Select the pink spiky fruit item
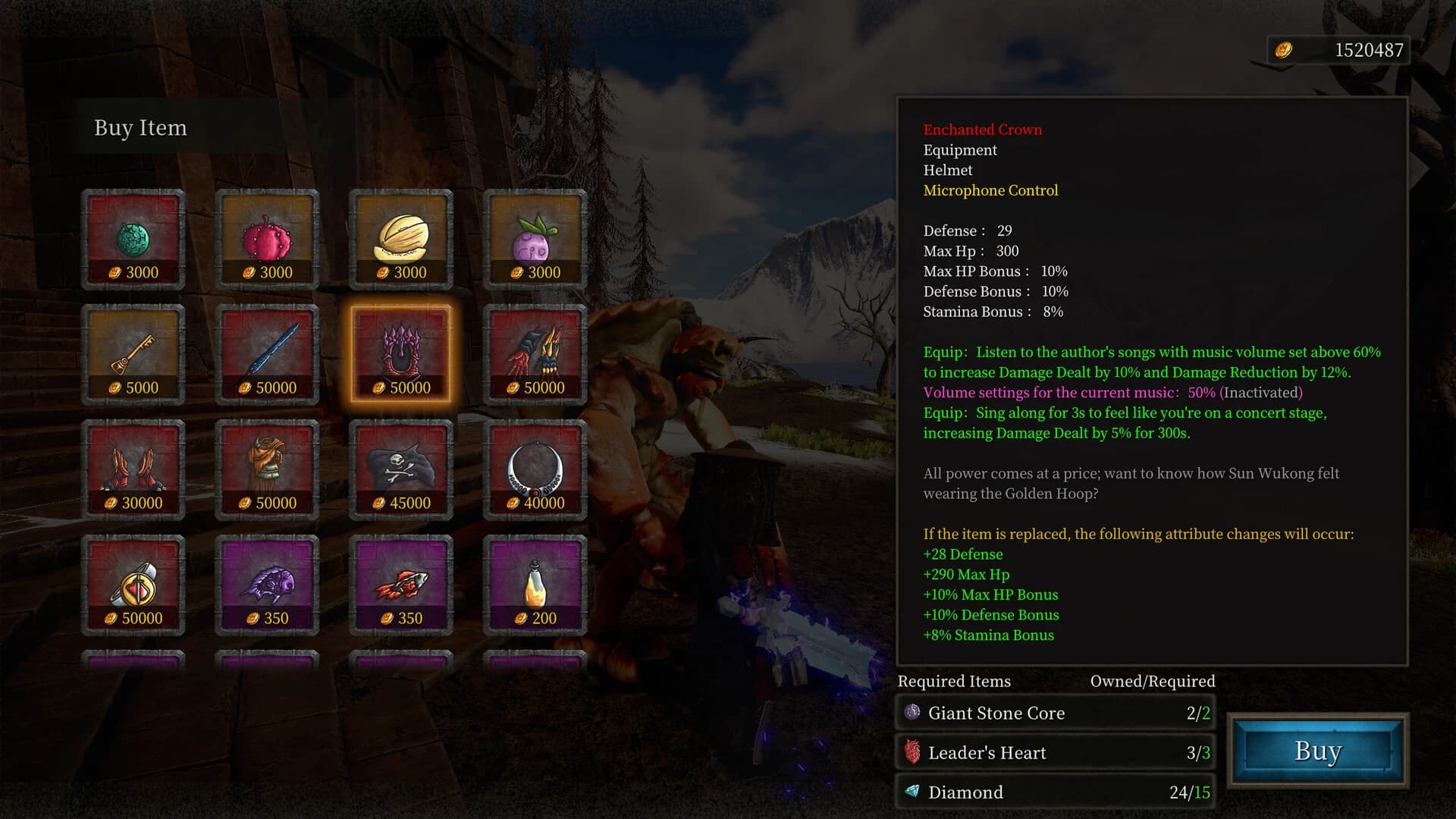Screen dimensions: 1456x819 [267, 239]
